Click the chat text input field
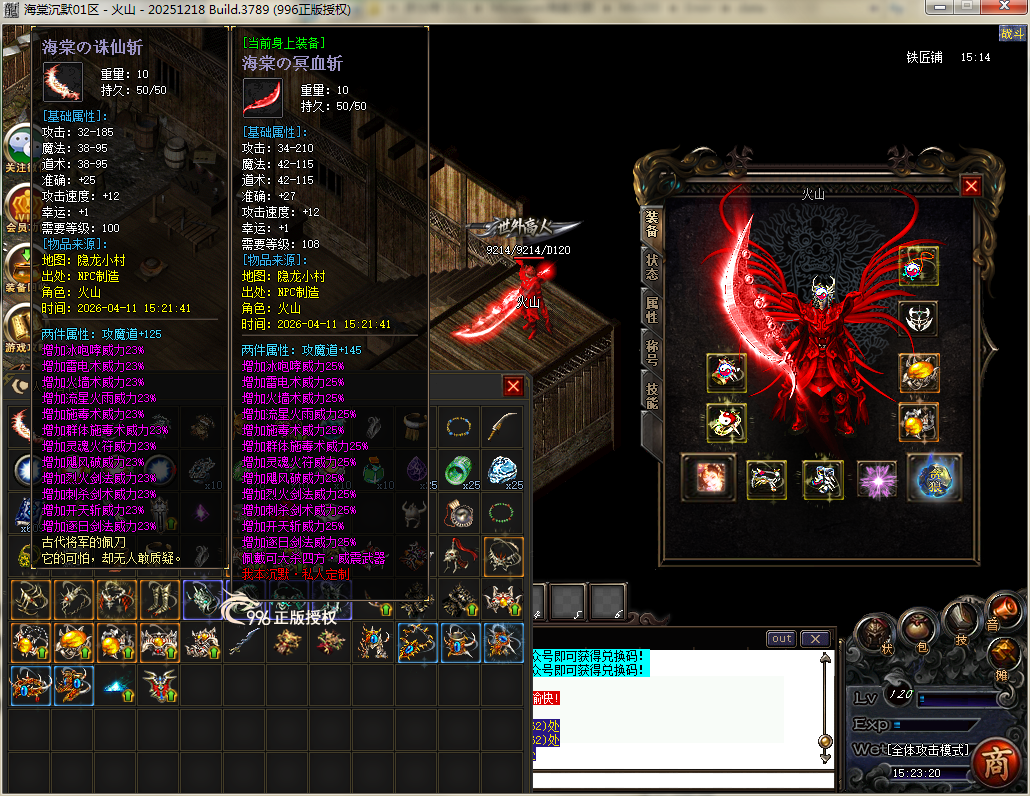1030x796 pixels. click(680, 780)
